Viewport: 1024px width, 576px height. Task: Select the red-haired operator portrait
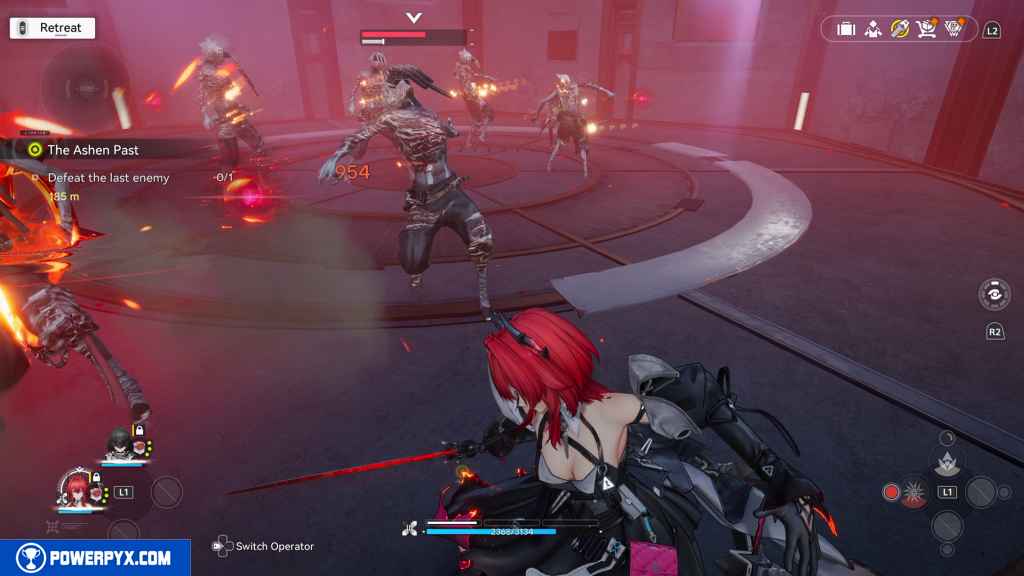[x=77, y=489]
